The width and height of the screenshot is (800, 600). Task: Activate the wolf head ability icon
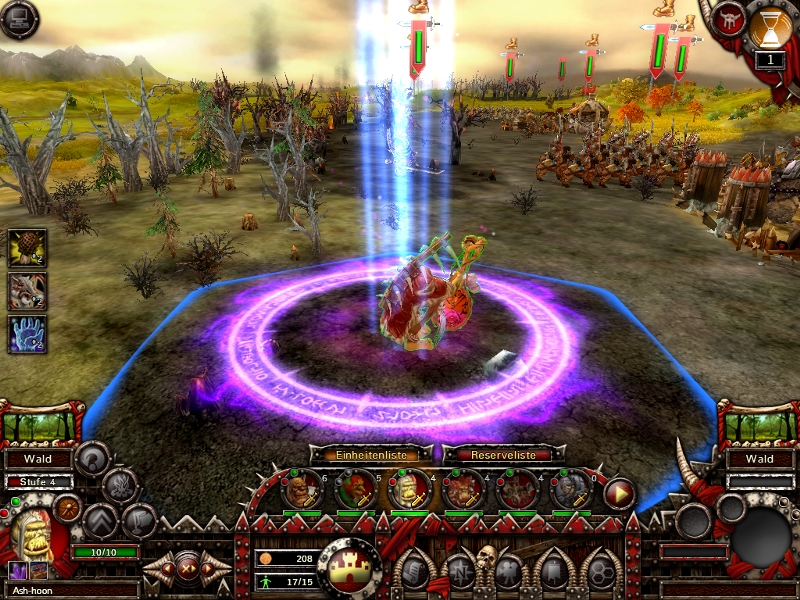click(x=27, y=291)
